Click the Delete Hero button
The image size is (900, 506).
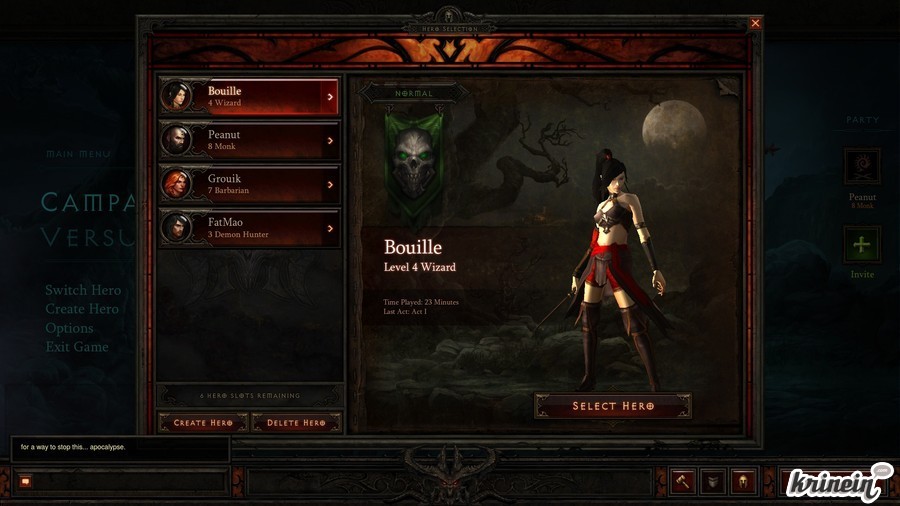pyautogui.click(x=296, y=423)
